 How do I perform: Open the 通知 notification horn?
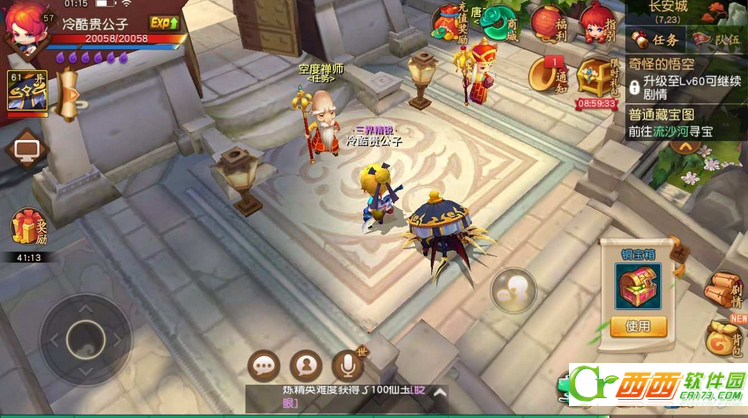(546, 72)
